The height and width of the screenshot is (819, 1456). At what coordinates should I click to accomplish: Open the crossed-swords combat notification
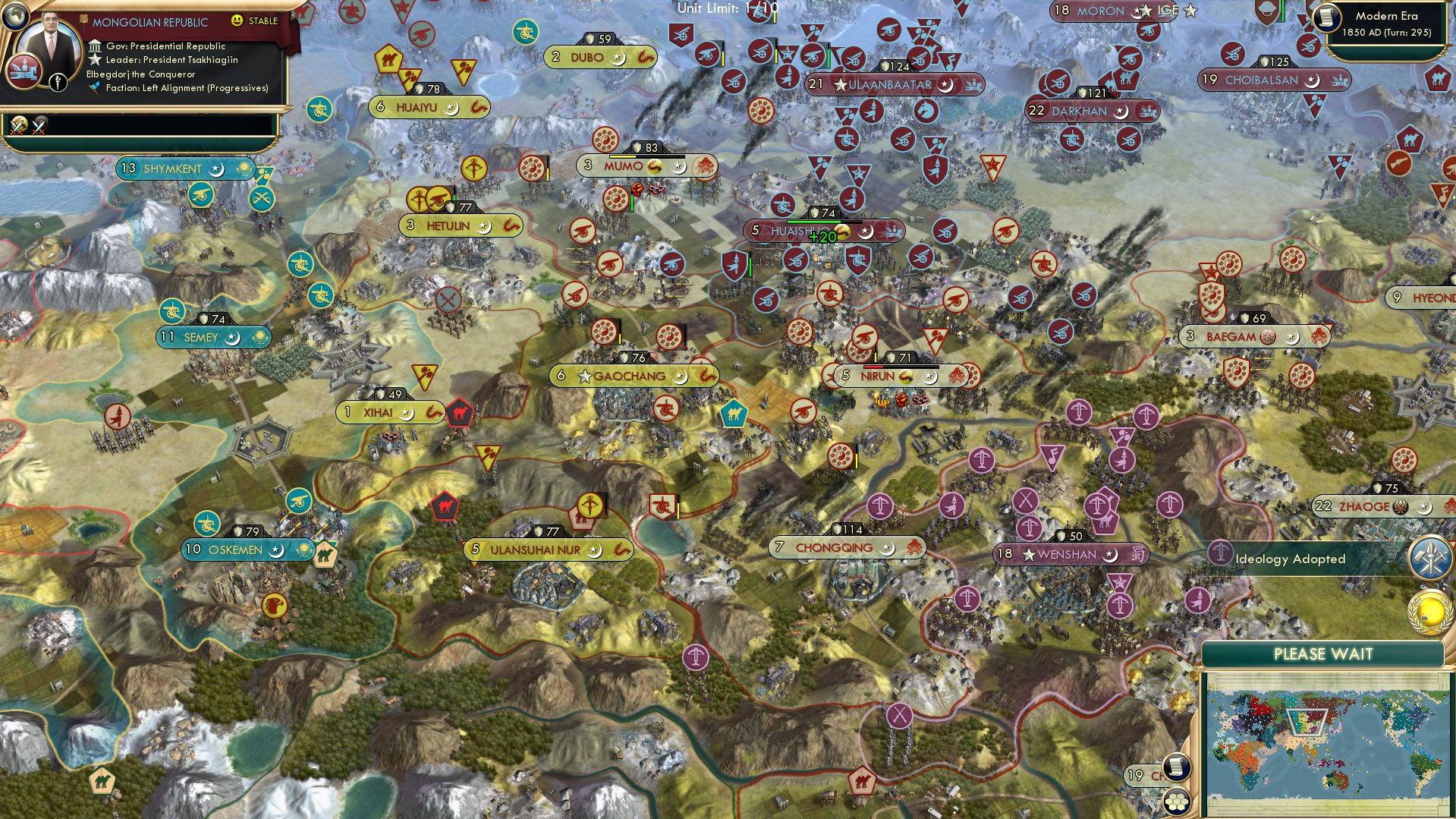pos(17,123)
